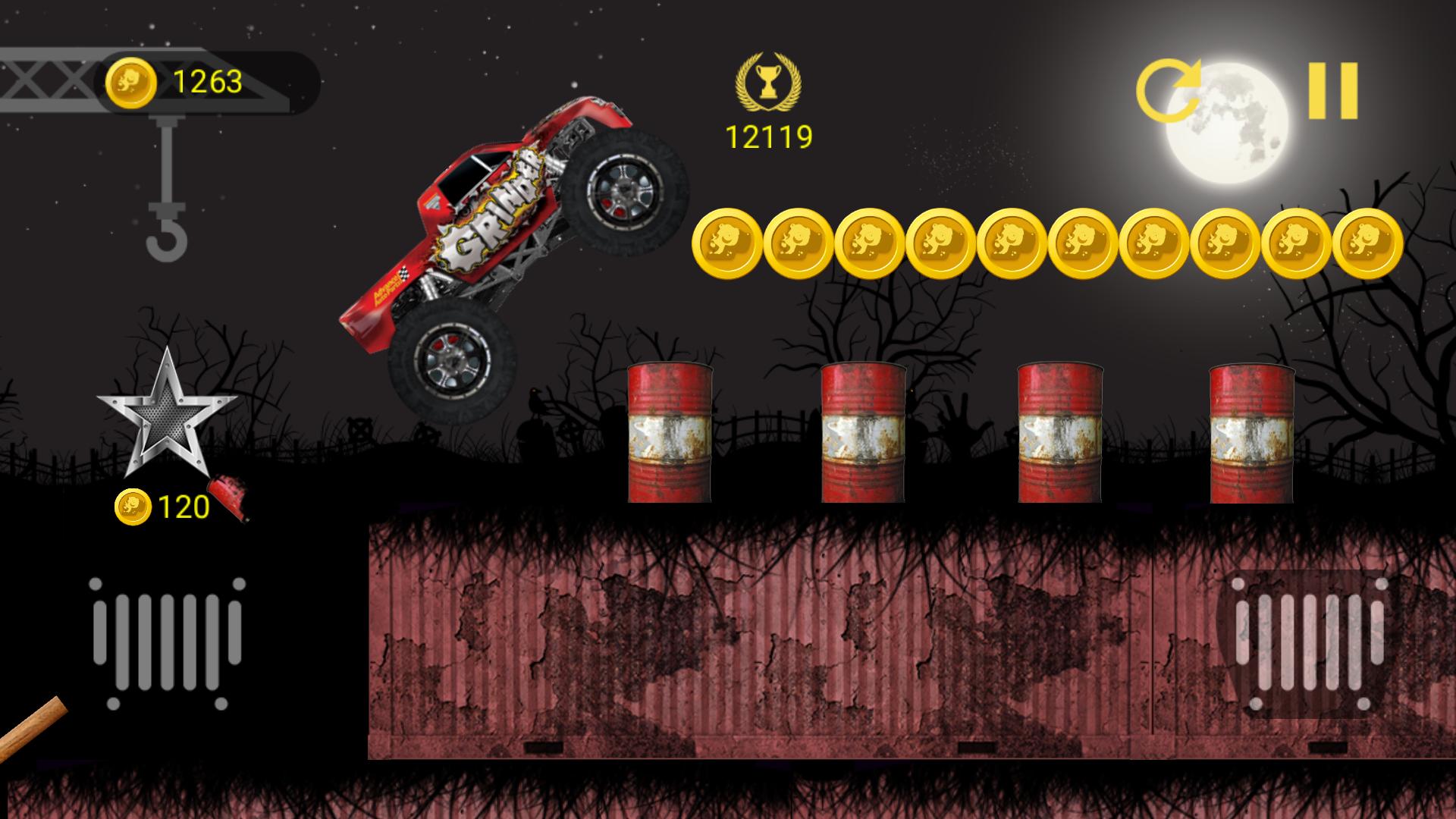Image resolution: width=1456 pixels, height=819 pixels.
Task: Tap the leftmost red barrel
Action: [x=671, y=432]
